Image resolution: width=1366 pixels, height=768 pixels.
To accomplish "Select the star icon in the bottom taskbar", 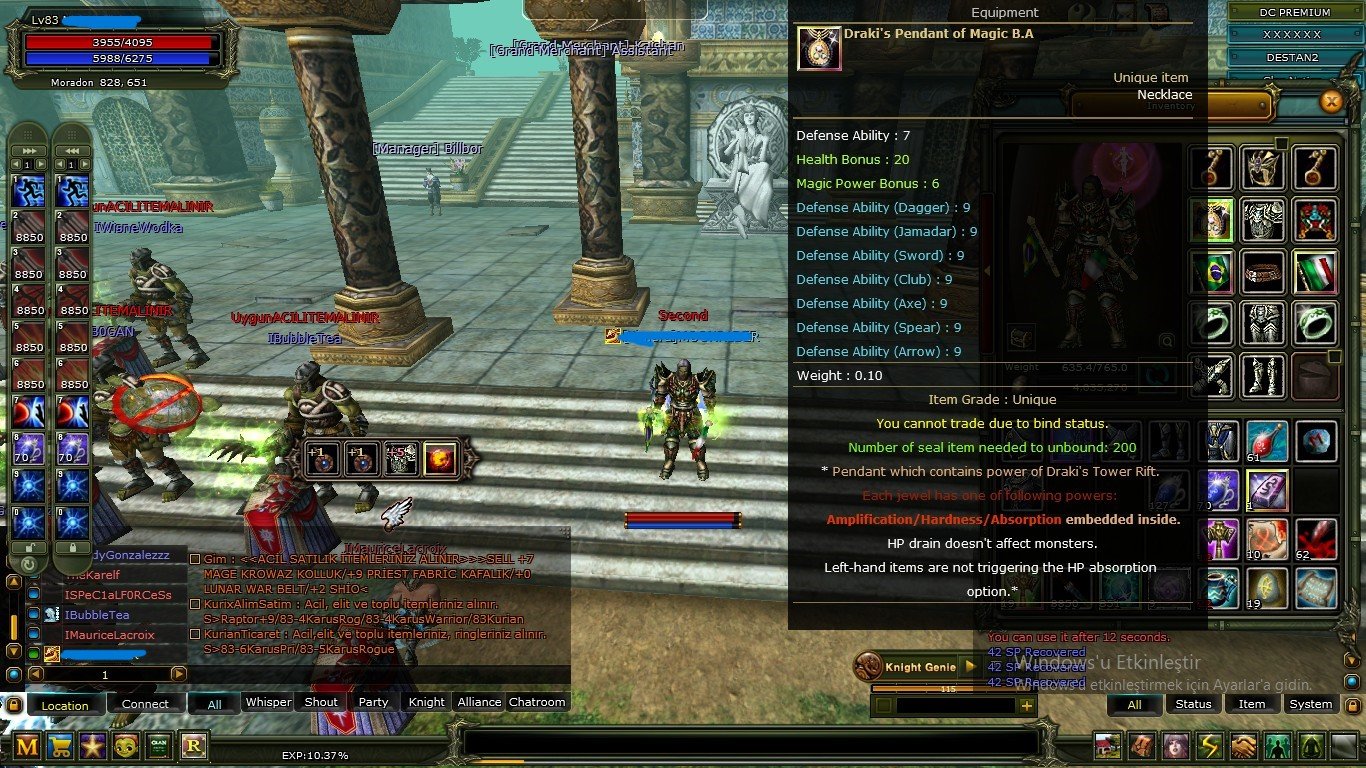I will (x=94, y=747).
